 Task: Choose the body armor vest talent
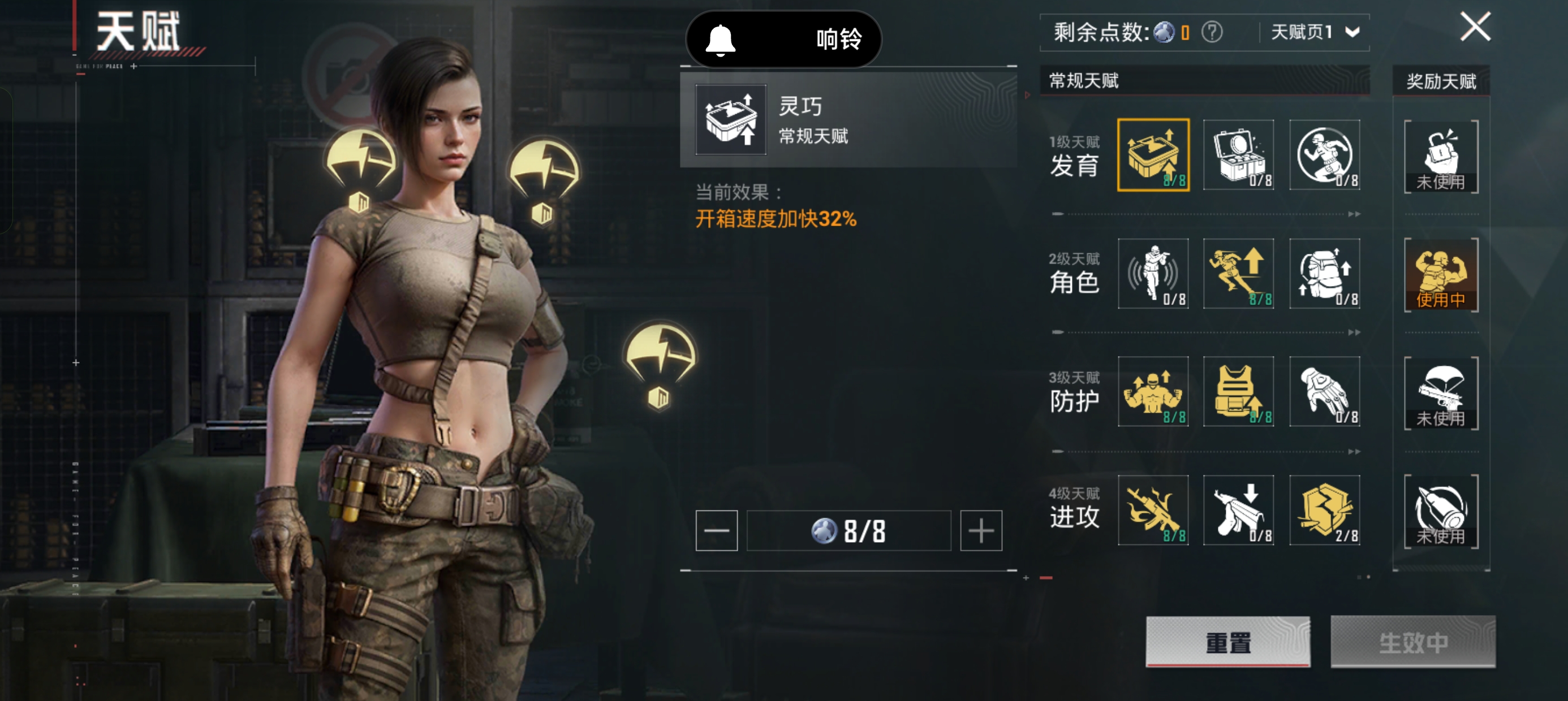click(1239, 392)
